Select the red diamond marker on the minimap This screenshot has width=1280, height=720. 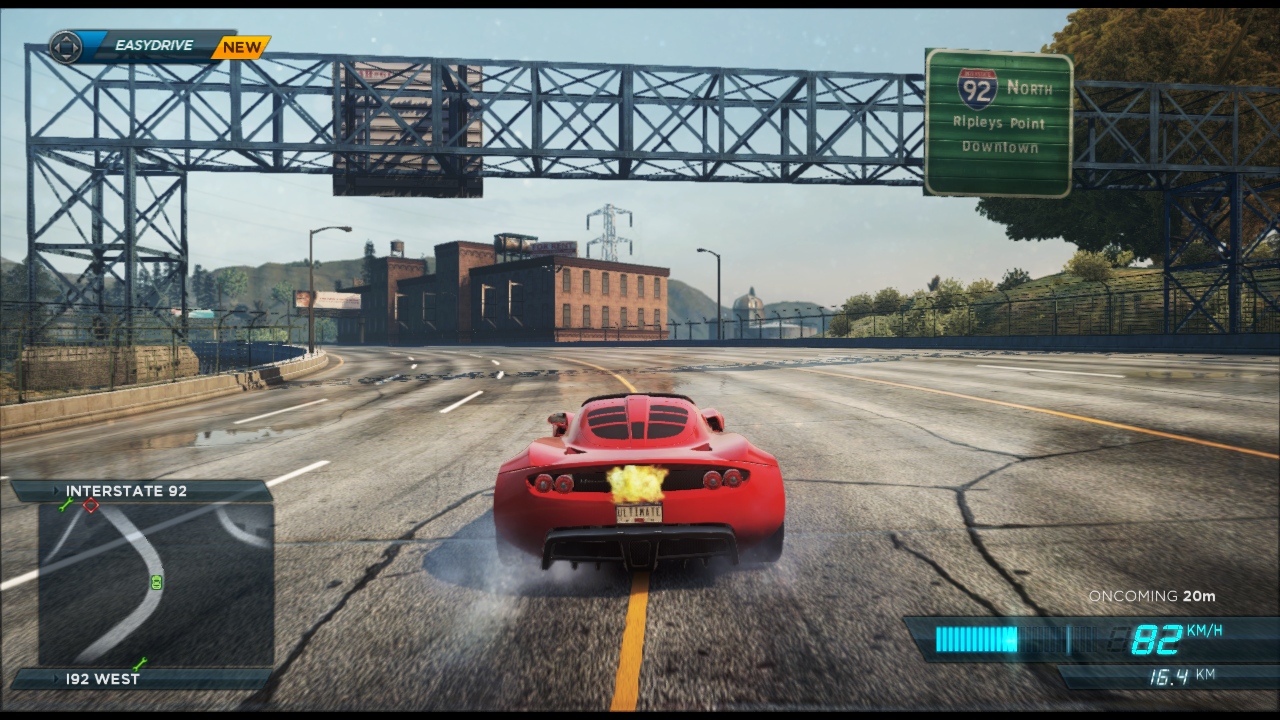[x=91, y=506]
